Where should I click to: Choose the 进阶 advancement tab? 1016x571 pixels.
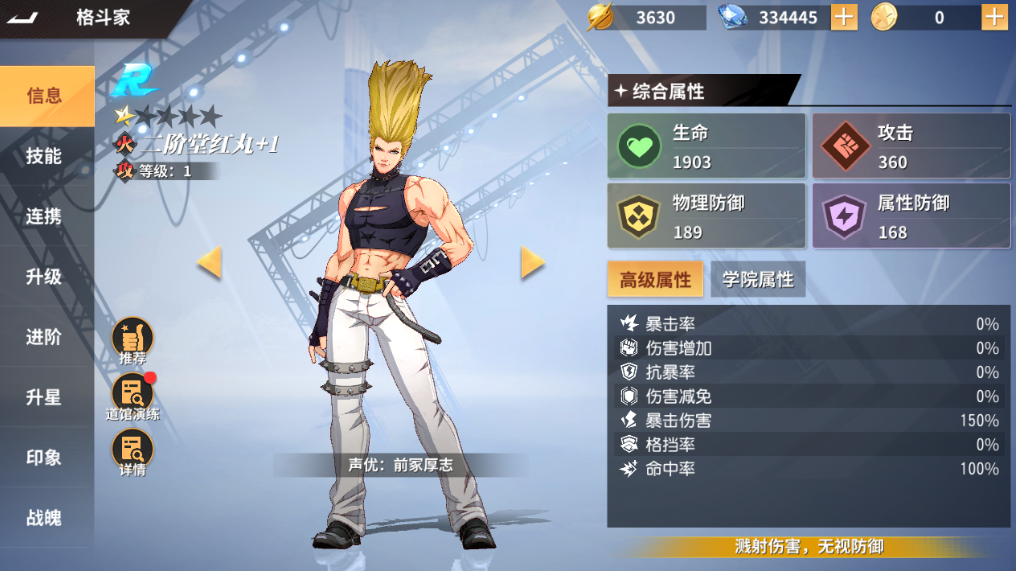46,337
